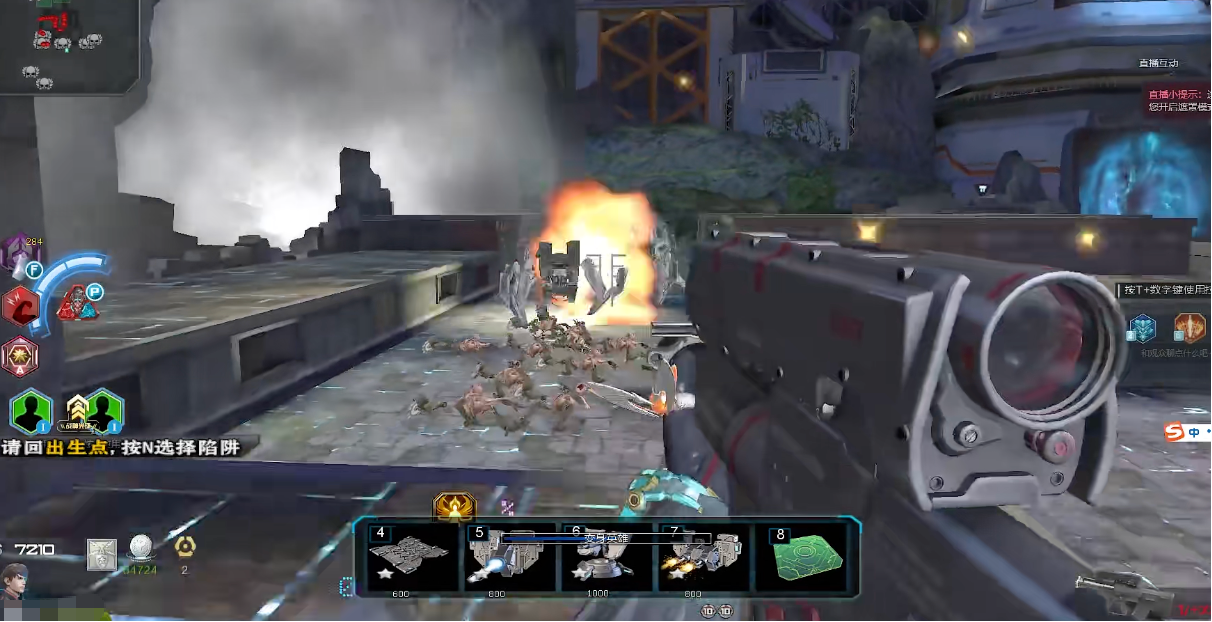Select the floor spike trap in slot 4
Image resolution: width=1212 pixels, height=622 pixels.
(408, 558)
